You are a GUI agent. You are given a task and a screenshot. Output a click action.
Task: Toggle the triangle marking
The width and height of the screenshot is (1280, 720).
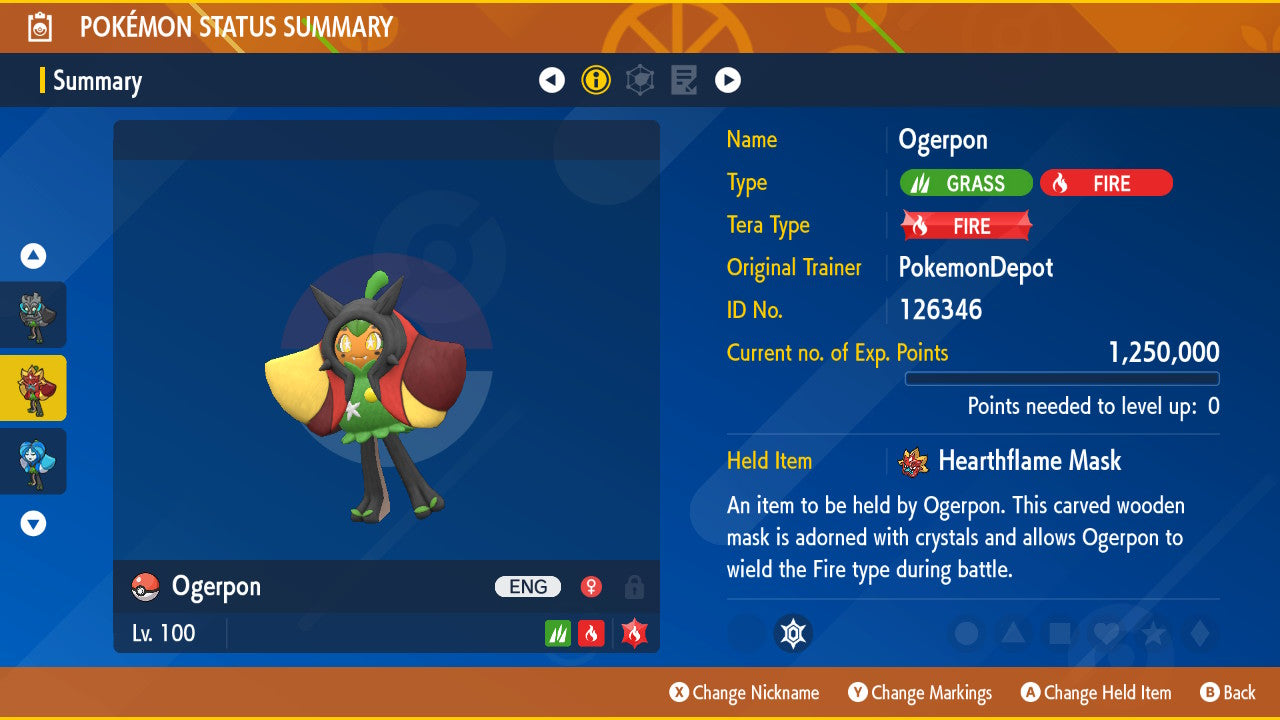(1013, 633)
